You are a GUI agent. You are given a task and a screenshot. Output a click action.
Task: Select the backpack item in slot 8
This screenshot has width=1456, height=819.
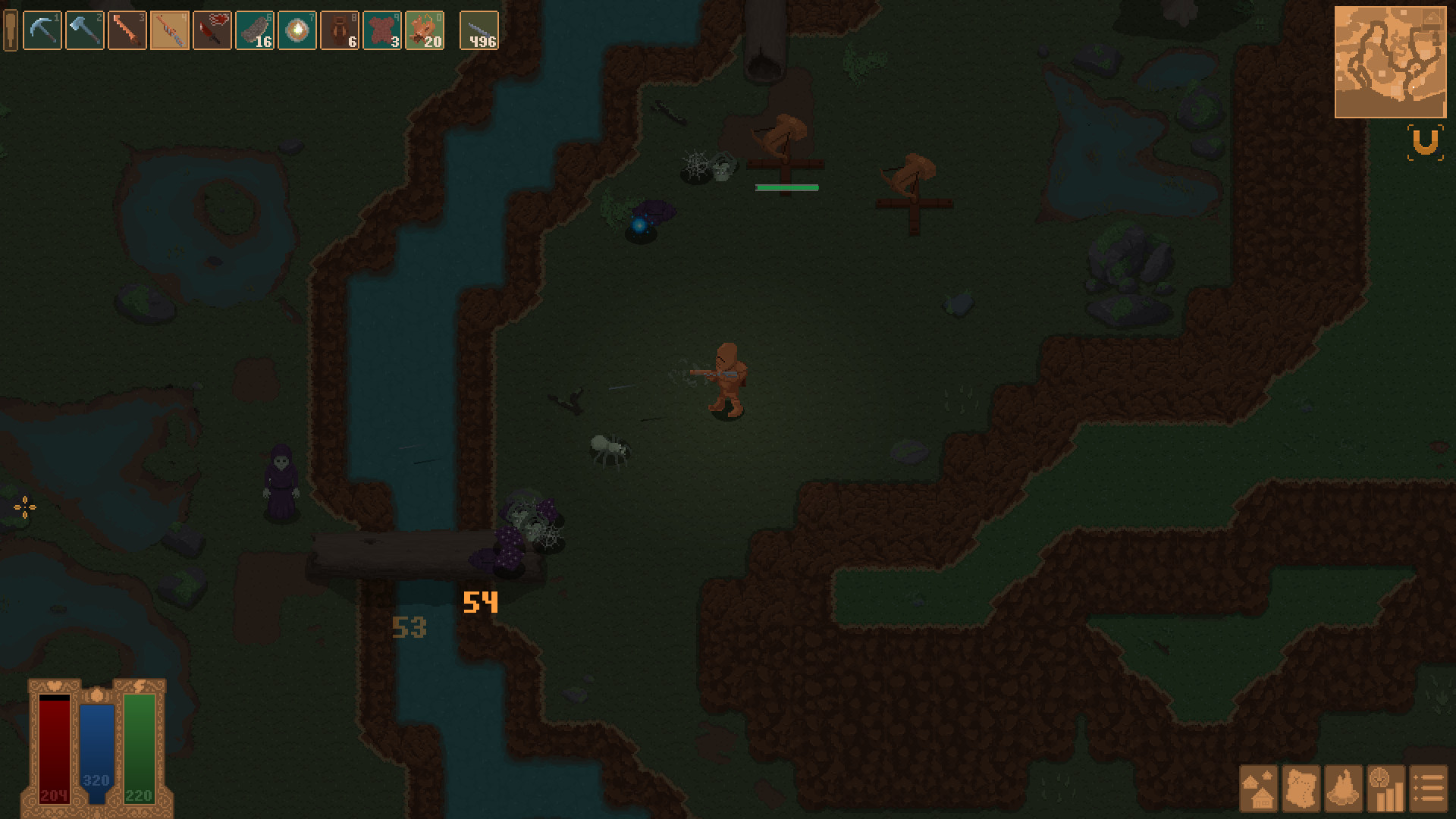click(x=341, y=30)
